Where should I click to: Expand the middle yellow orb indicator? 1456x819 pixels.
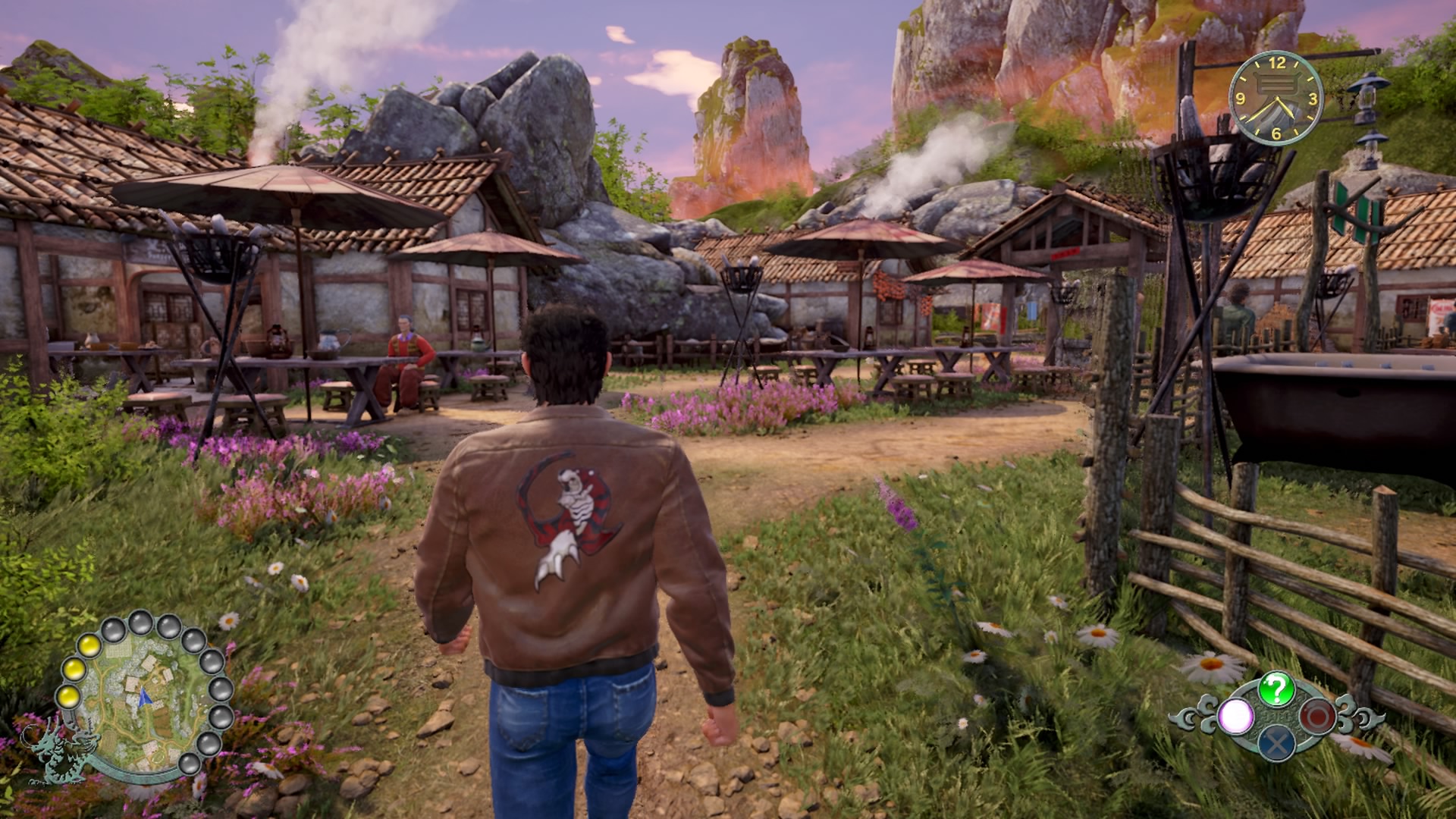[74, 668]
